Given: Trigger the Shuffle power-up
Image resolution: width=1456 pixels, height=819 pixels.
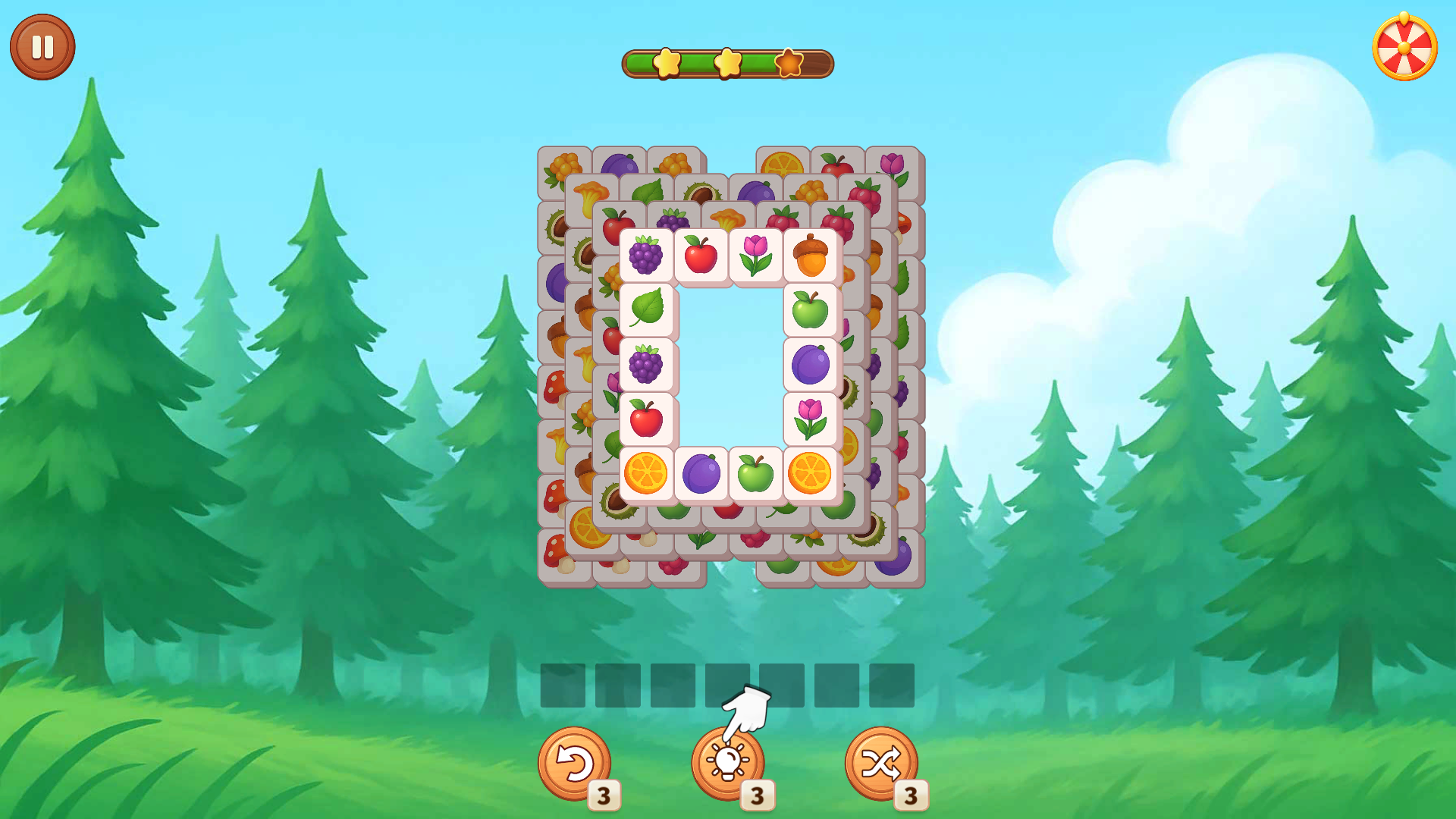Looking at the screenshot, I should [882, 762].
